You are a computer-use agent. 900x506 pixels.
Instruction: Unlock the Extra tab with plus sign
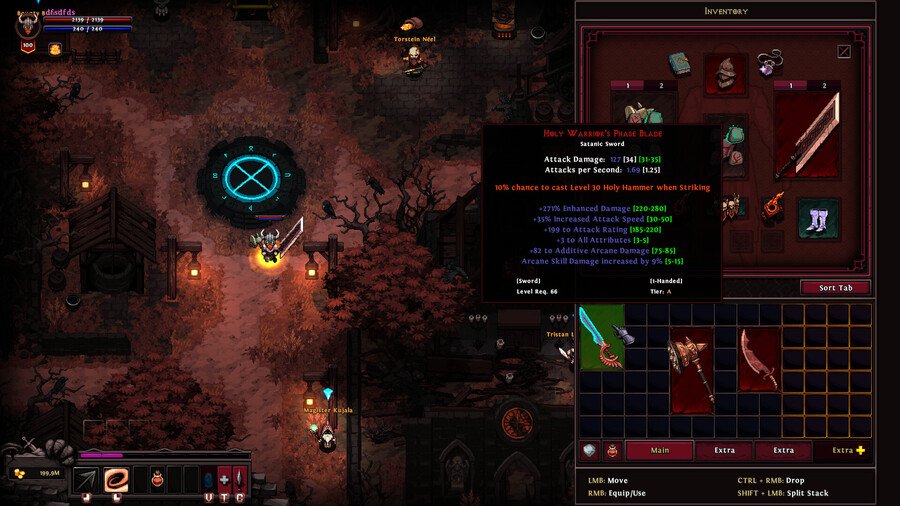click(x=848, y=450)
